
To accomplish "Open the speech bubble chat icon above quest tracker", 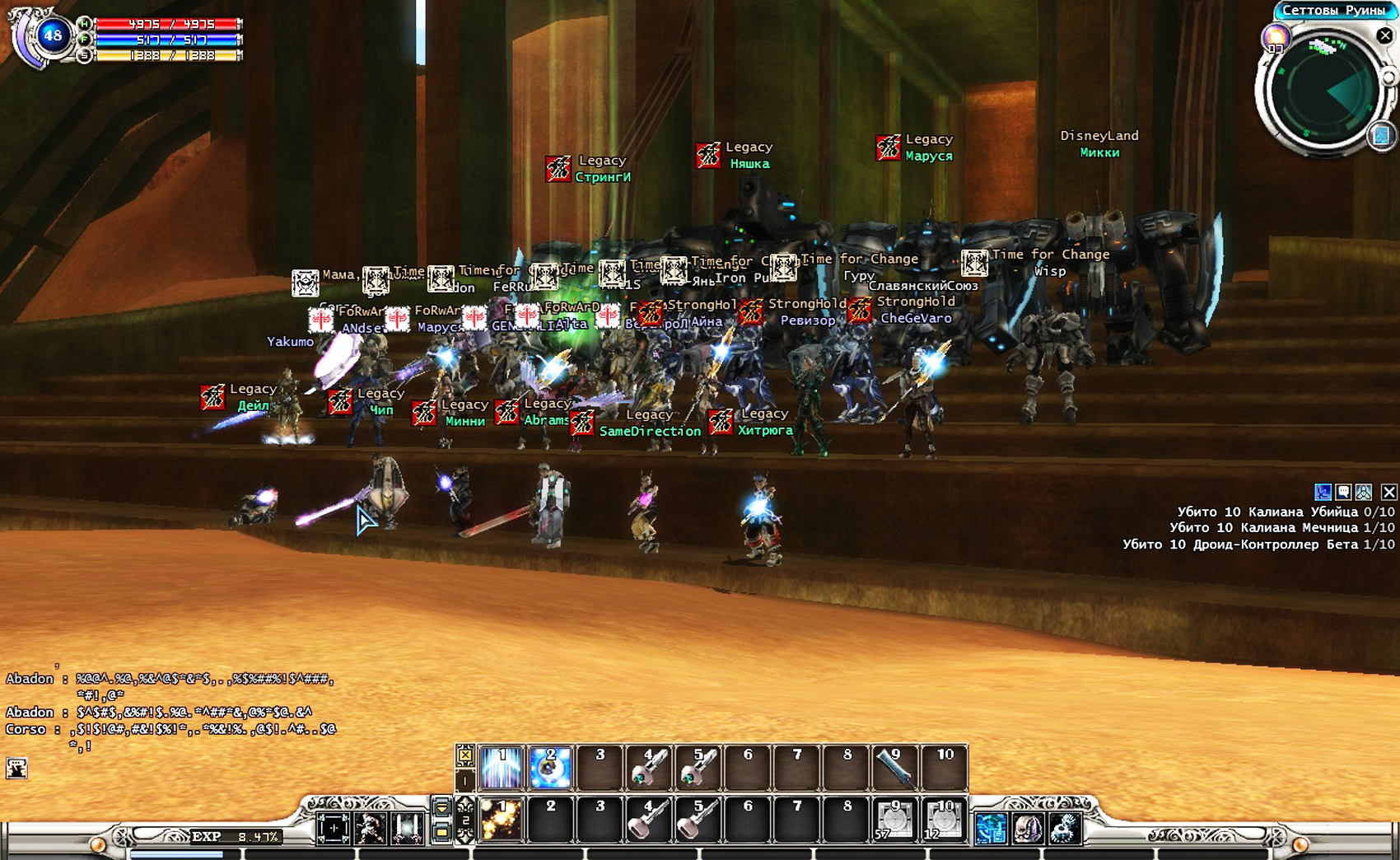I will click(1343, 492).
